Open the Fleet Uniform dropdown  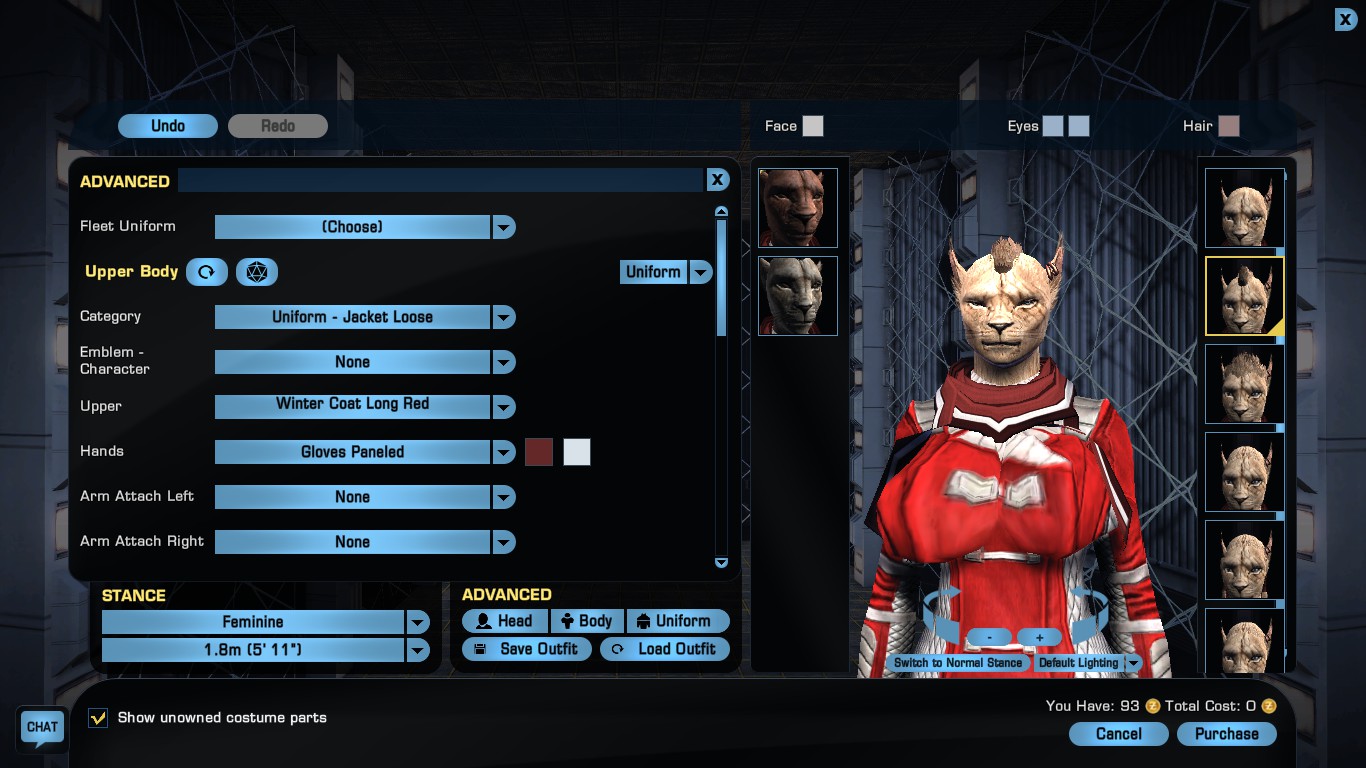tap(504, 227)
